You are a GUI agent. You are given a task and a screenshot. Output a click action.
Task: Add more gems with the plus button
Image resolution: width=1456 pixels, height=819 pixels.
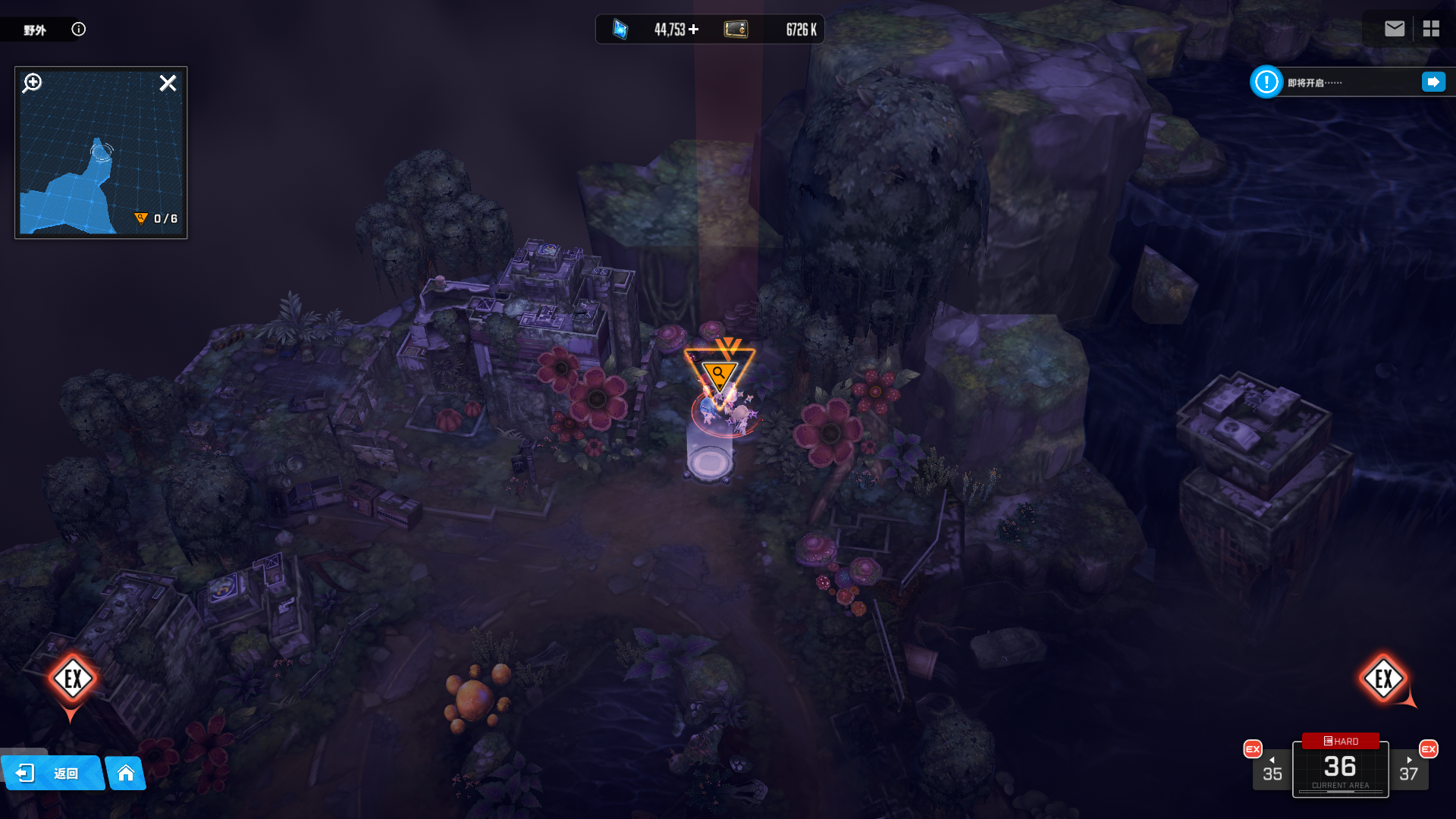coord(694,30)
